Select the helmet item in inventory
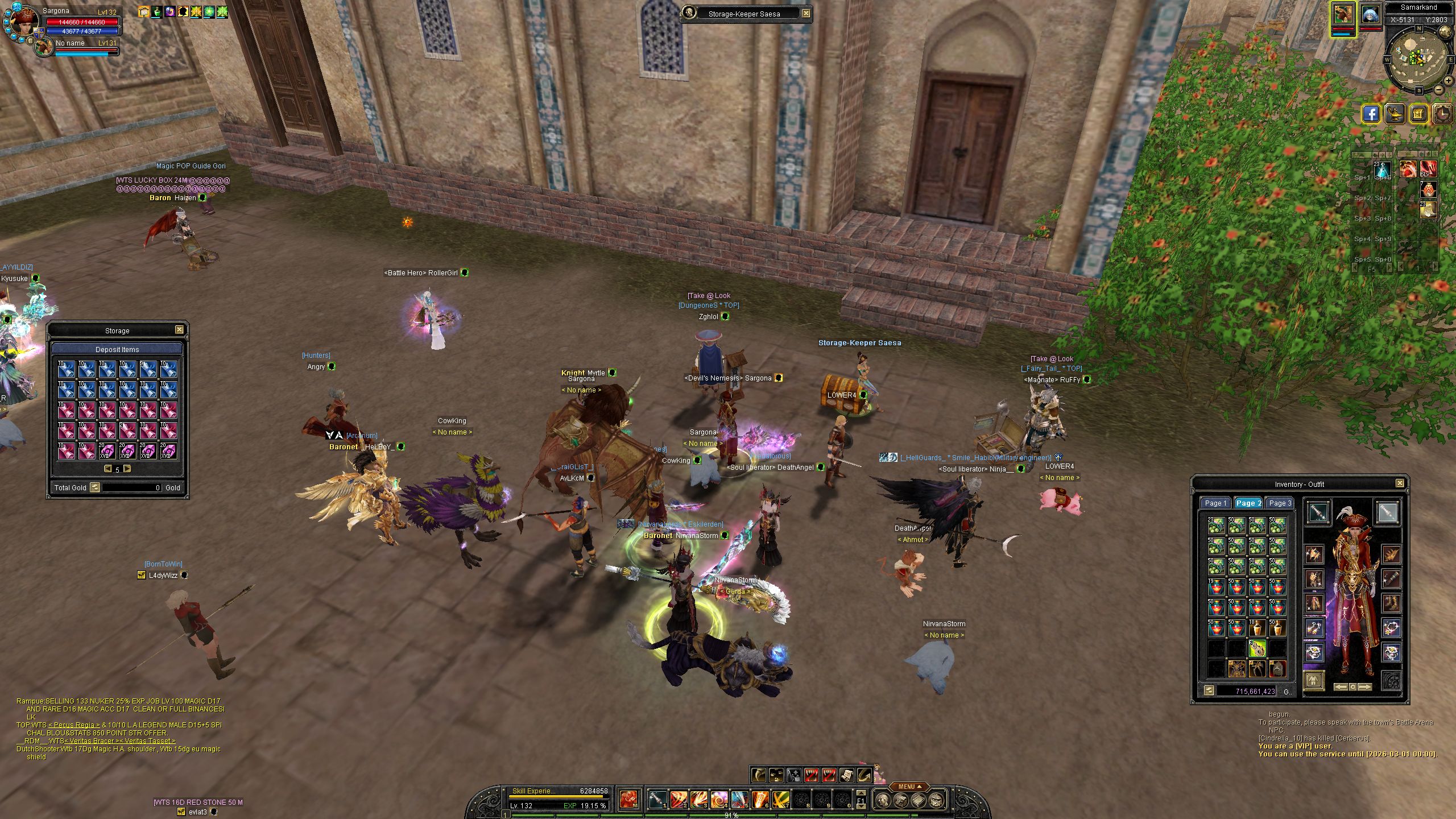This screenshot has height=819, width=1456. [1277, 669]
